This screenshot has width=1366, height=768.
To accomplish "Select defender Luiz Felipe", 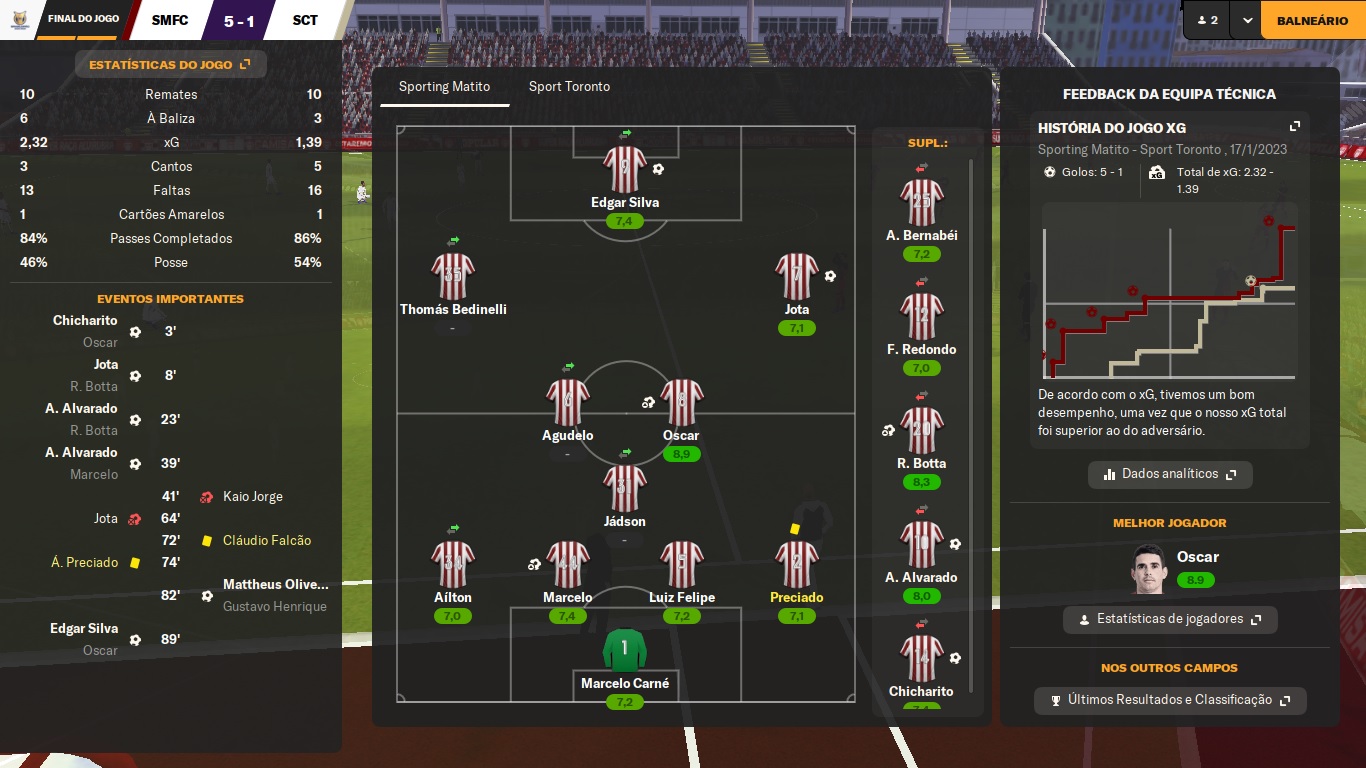I will click(682, 565).
